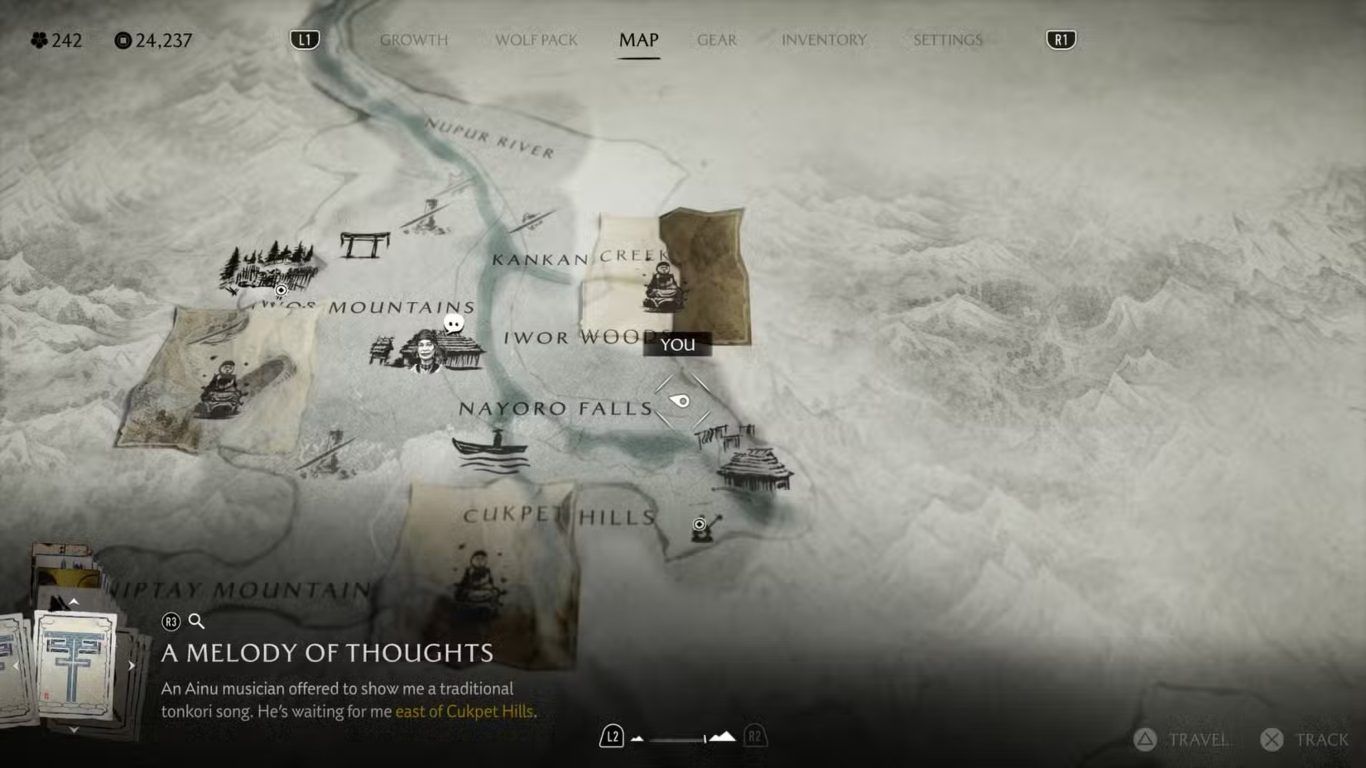Switch to the Growth tab
The height and width of the screenshot is (768, 1366).
(x=413, y=40)
